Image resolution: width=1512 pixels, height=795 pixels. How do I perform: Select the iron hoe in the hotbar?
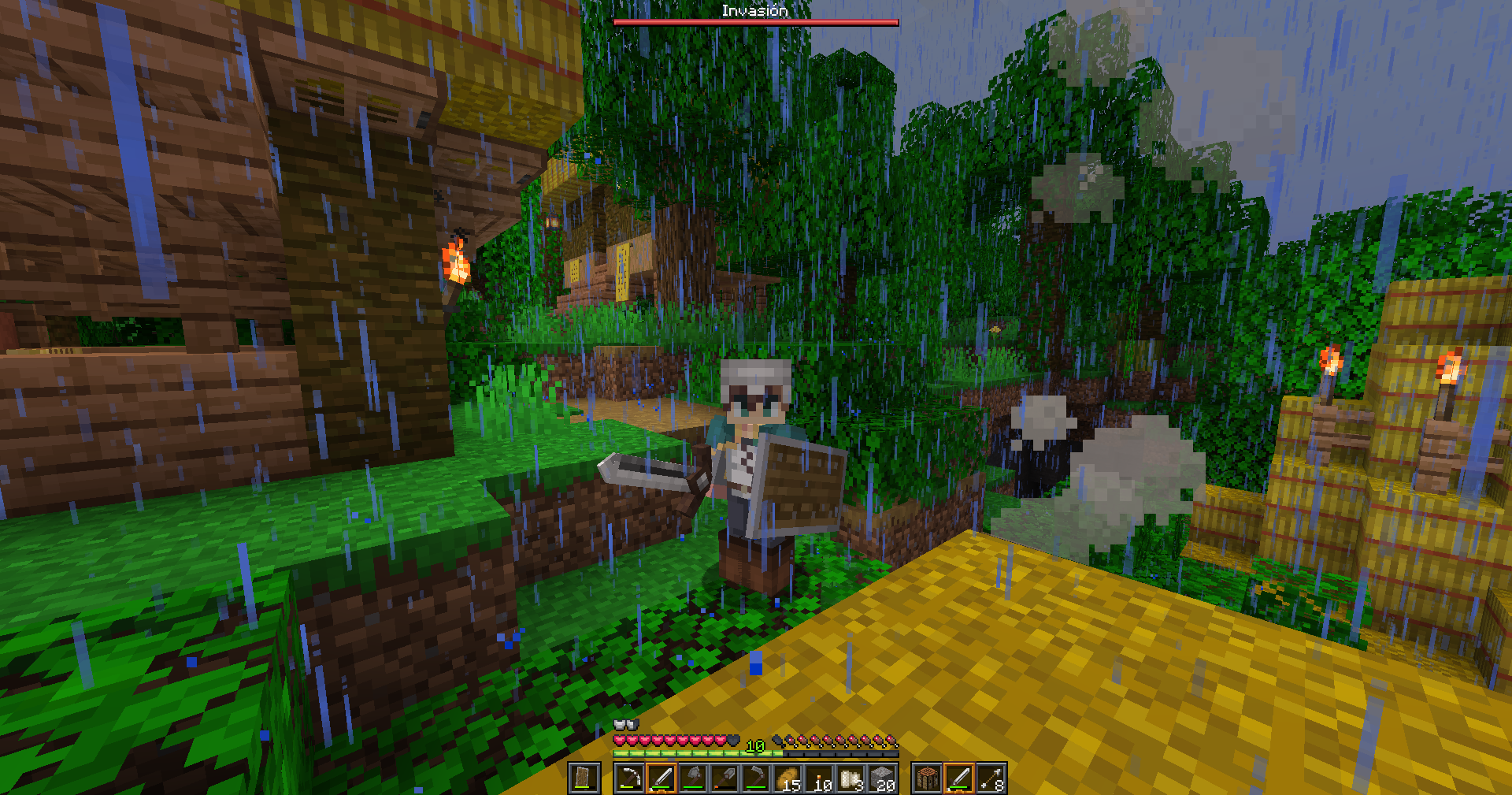point(755,778)
